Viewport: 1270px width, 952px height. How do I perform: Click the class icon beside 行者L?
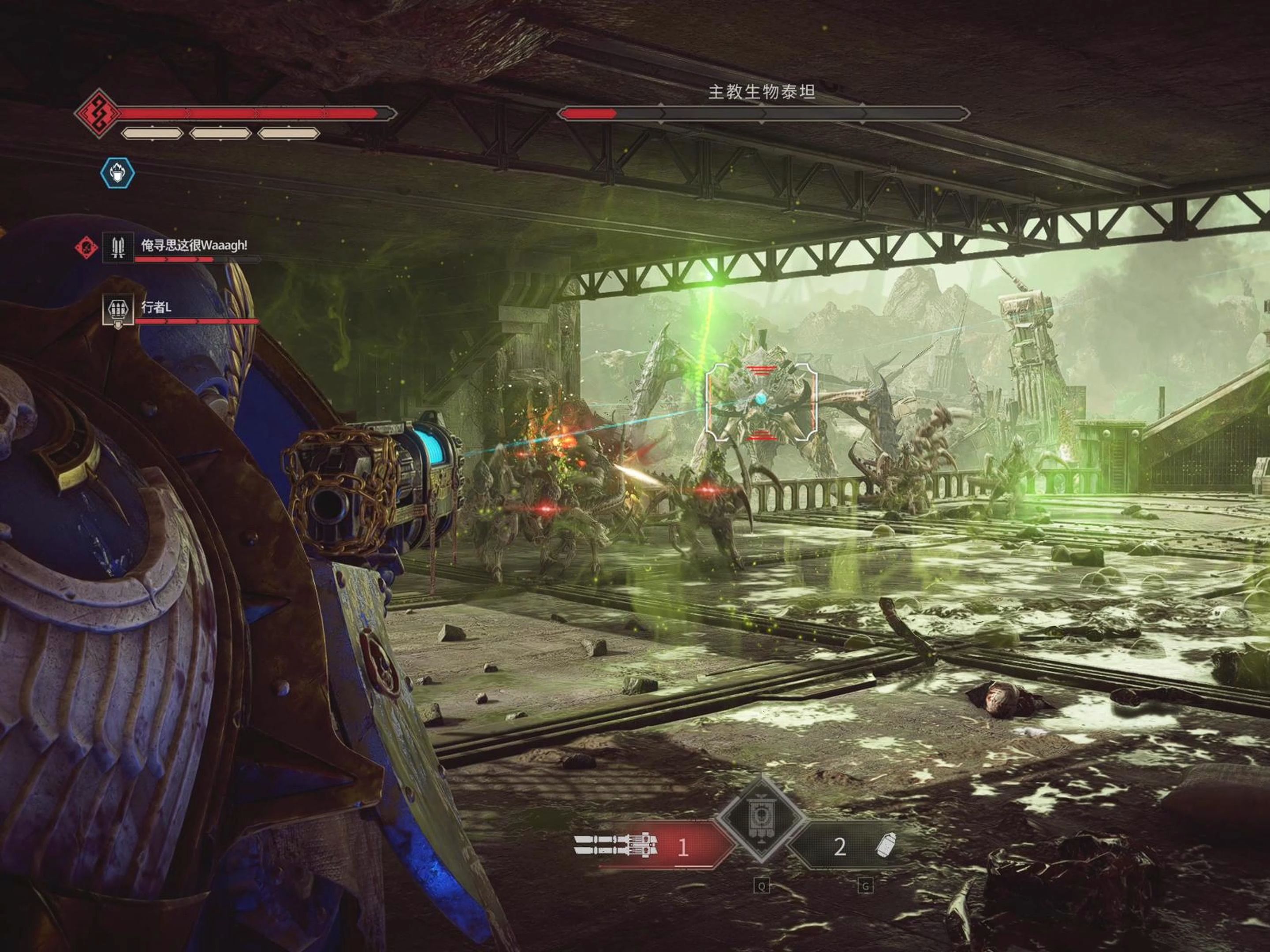(118, 311)
